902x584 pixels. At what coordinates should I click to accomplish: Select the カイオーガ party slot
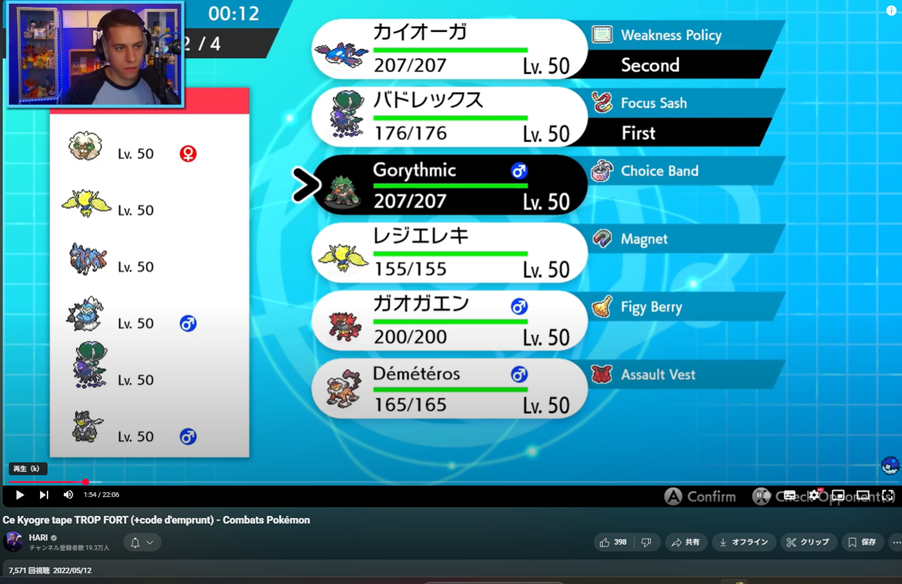[x=450, y=49]
